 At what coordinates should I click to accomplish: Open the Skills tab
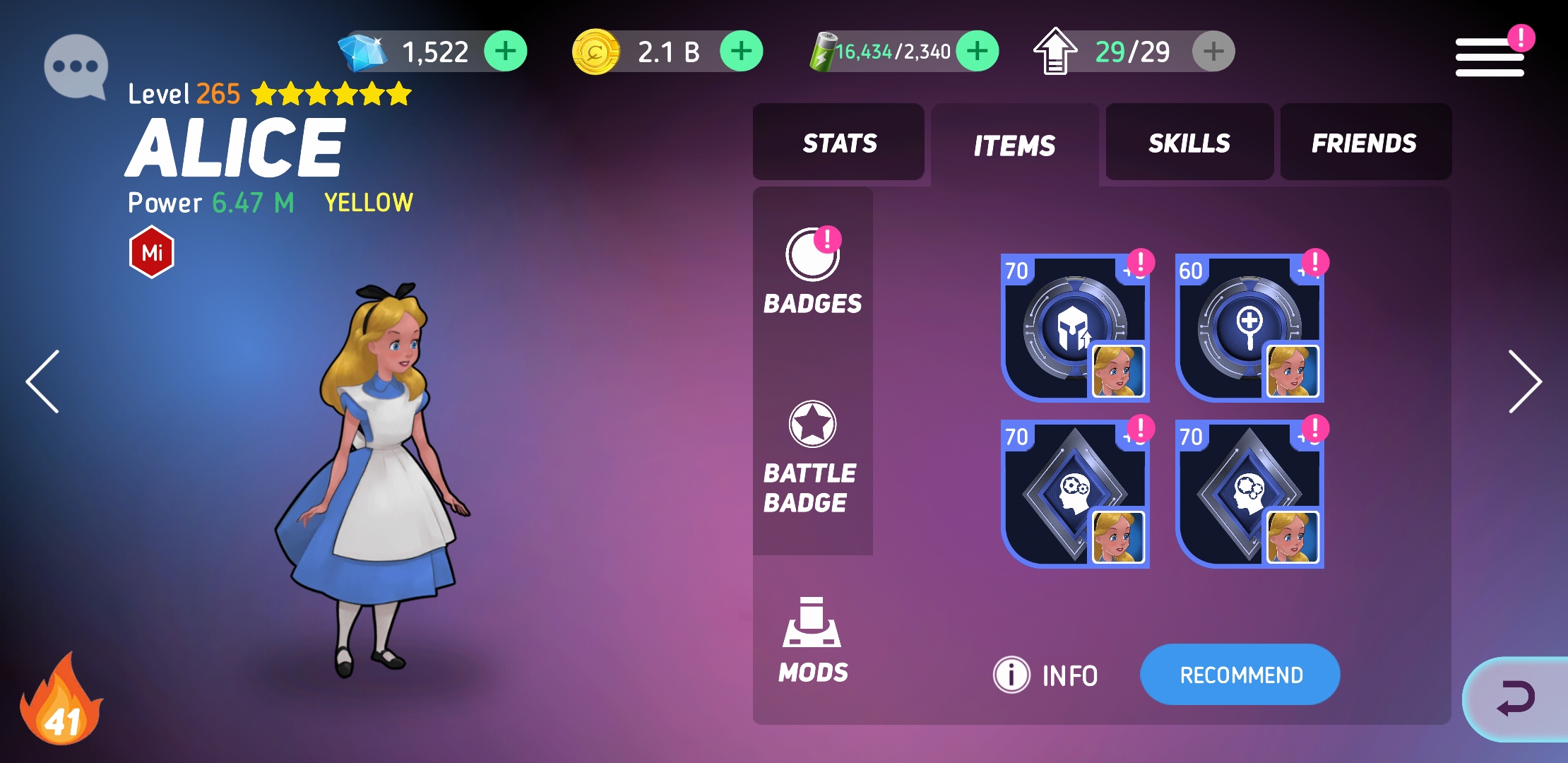tap(1189, 143)
